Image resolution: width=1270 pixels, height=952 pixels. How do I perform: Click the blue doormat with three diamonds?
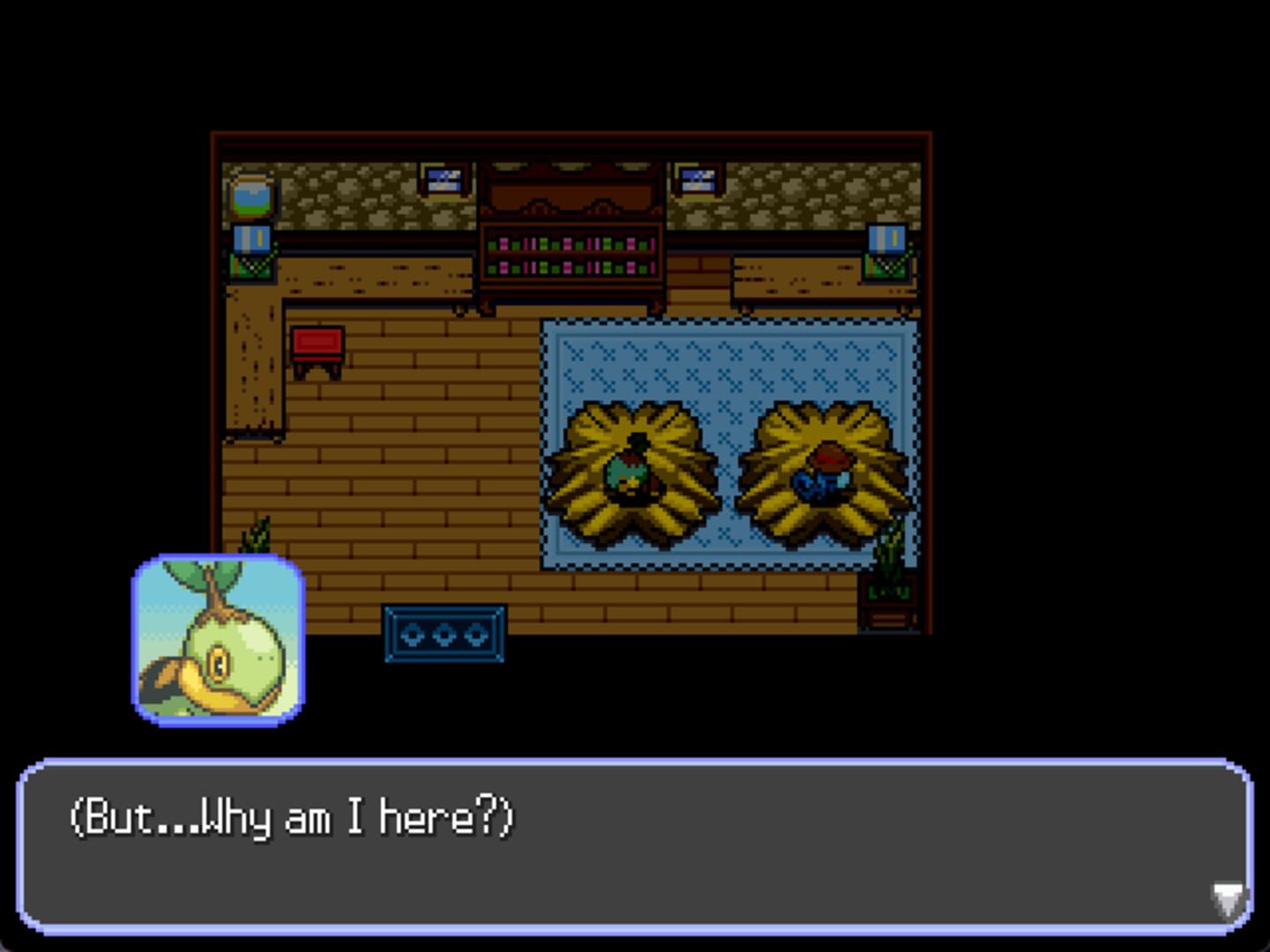coord(443,632)
